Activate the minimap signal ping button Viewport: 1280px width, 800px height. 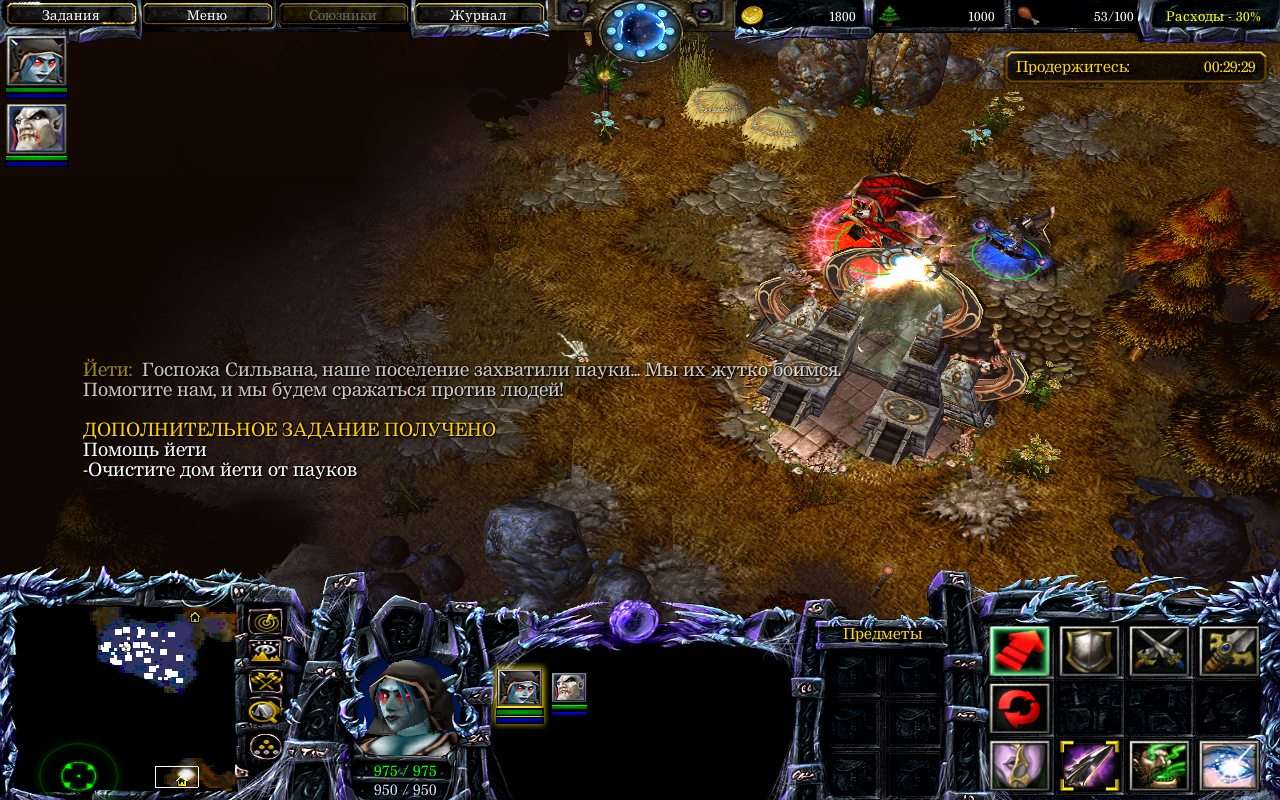[265, 622]
